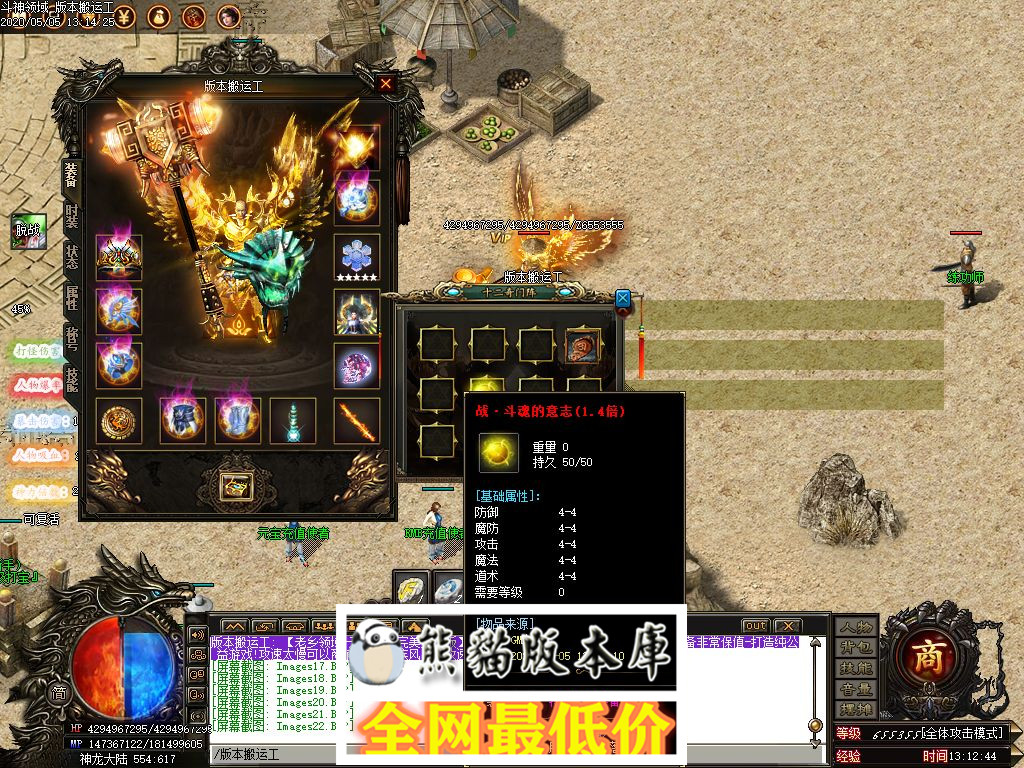Select the golden dragon medal slot
1024x768 pixels.
pyautogui.click(x=119, y=421)
